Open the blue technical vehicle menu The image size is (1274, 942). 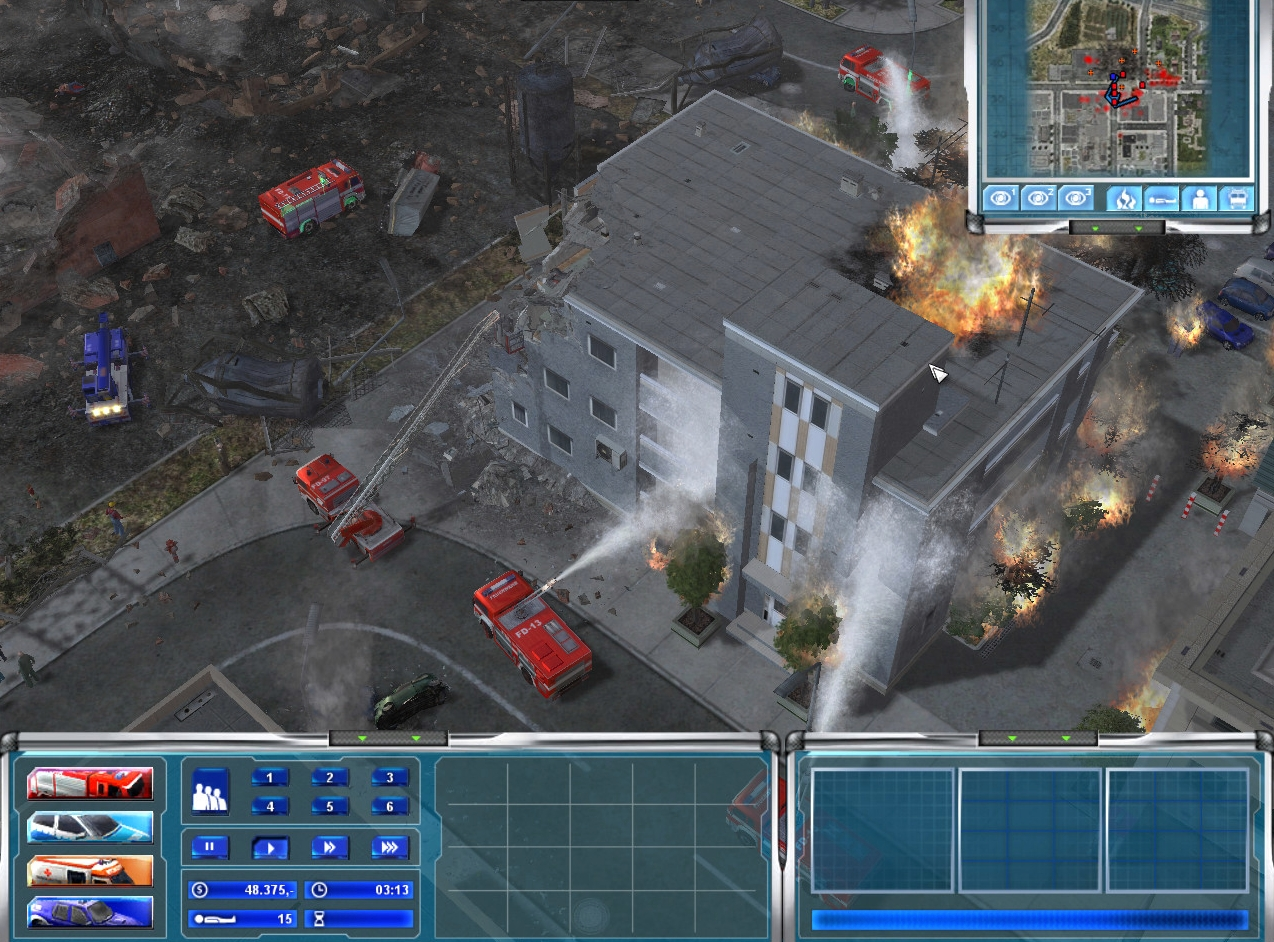[x=90, y=913]
